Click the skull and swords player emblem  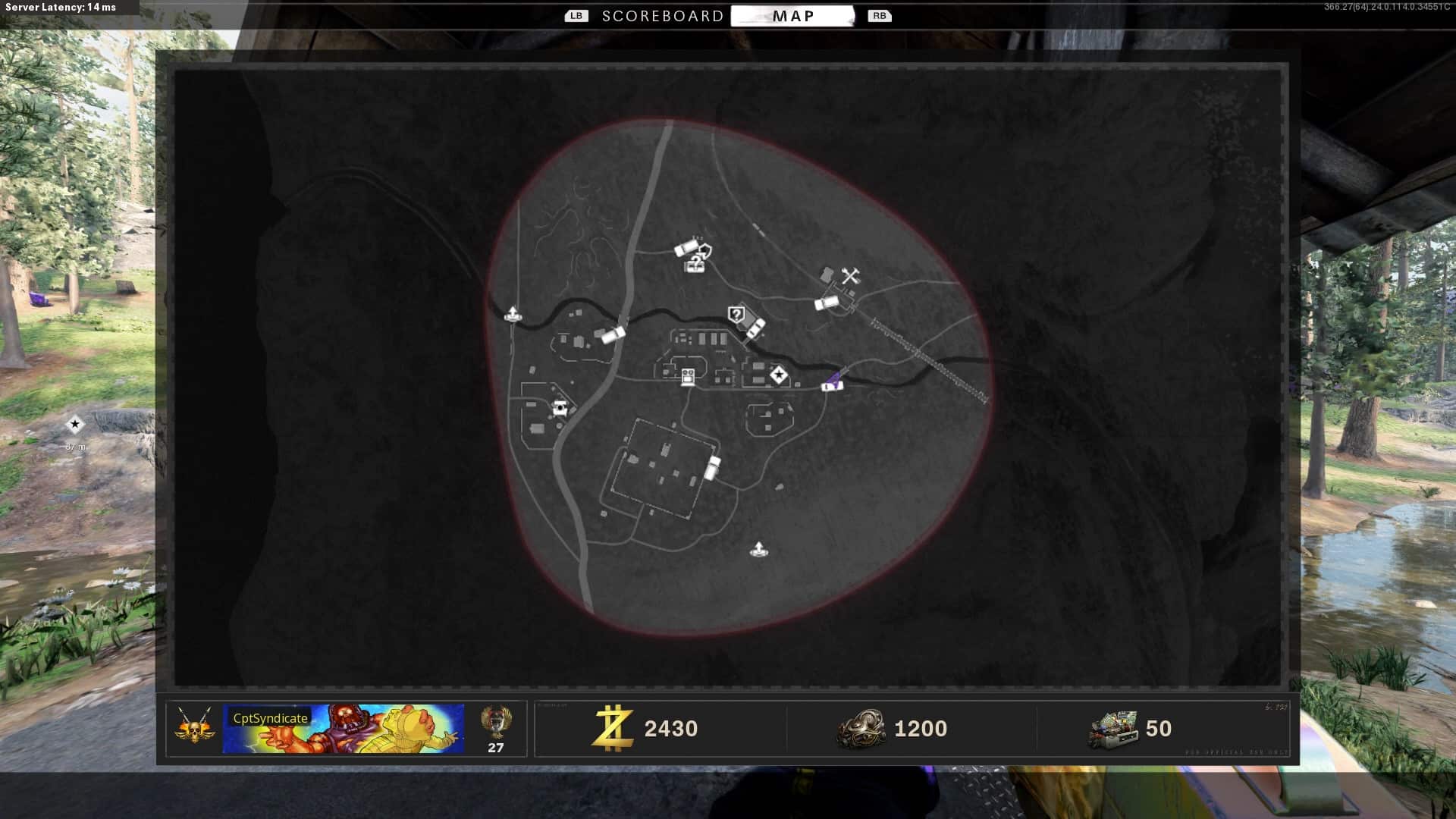pos(194,726)
